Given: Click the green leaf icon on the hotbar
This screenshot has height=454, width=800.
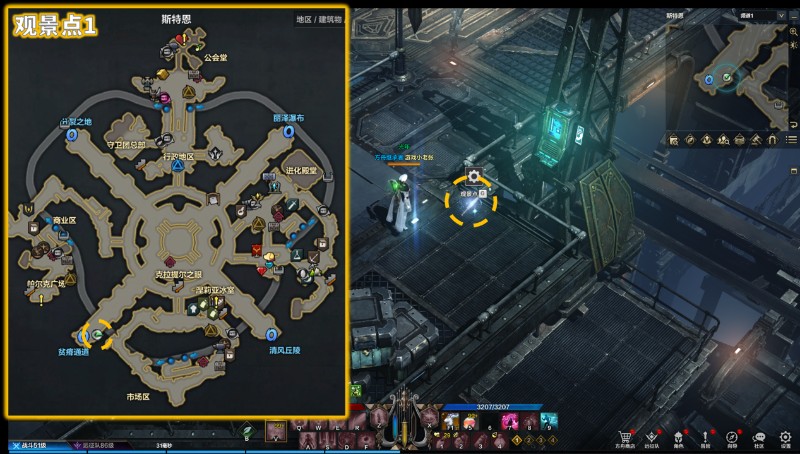Looking at the screenshot, I should 247,431.
